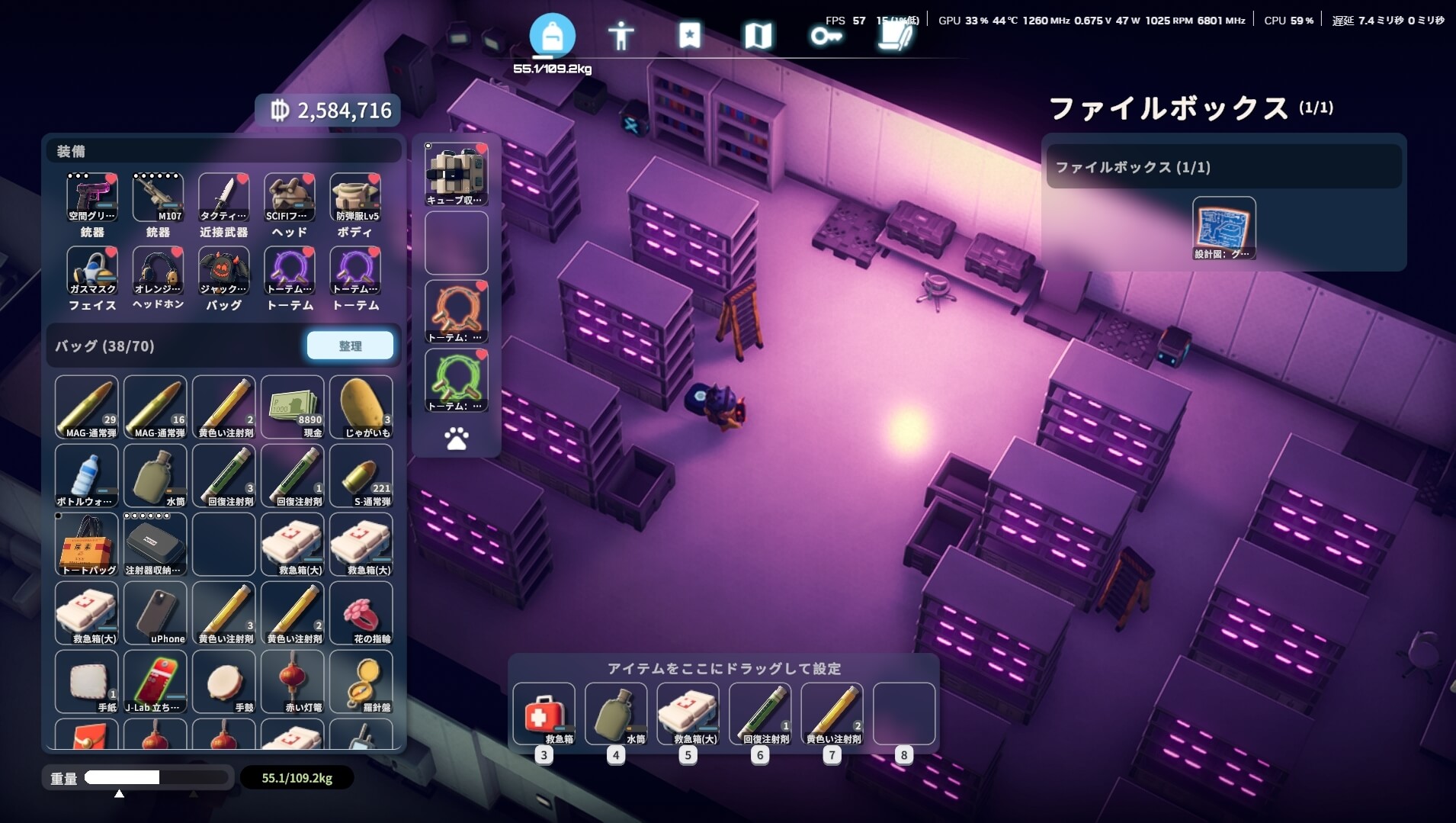Choose the 防弾服Lv5 body armor slot
This screenshot has height=823, width=1456.
tap(355, 198)
